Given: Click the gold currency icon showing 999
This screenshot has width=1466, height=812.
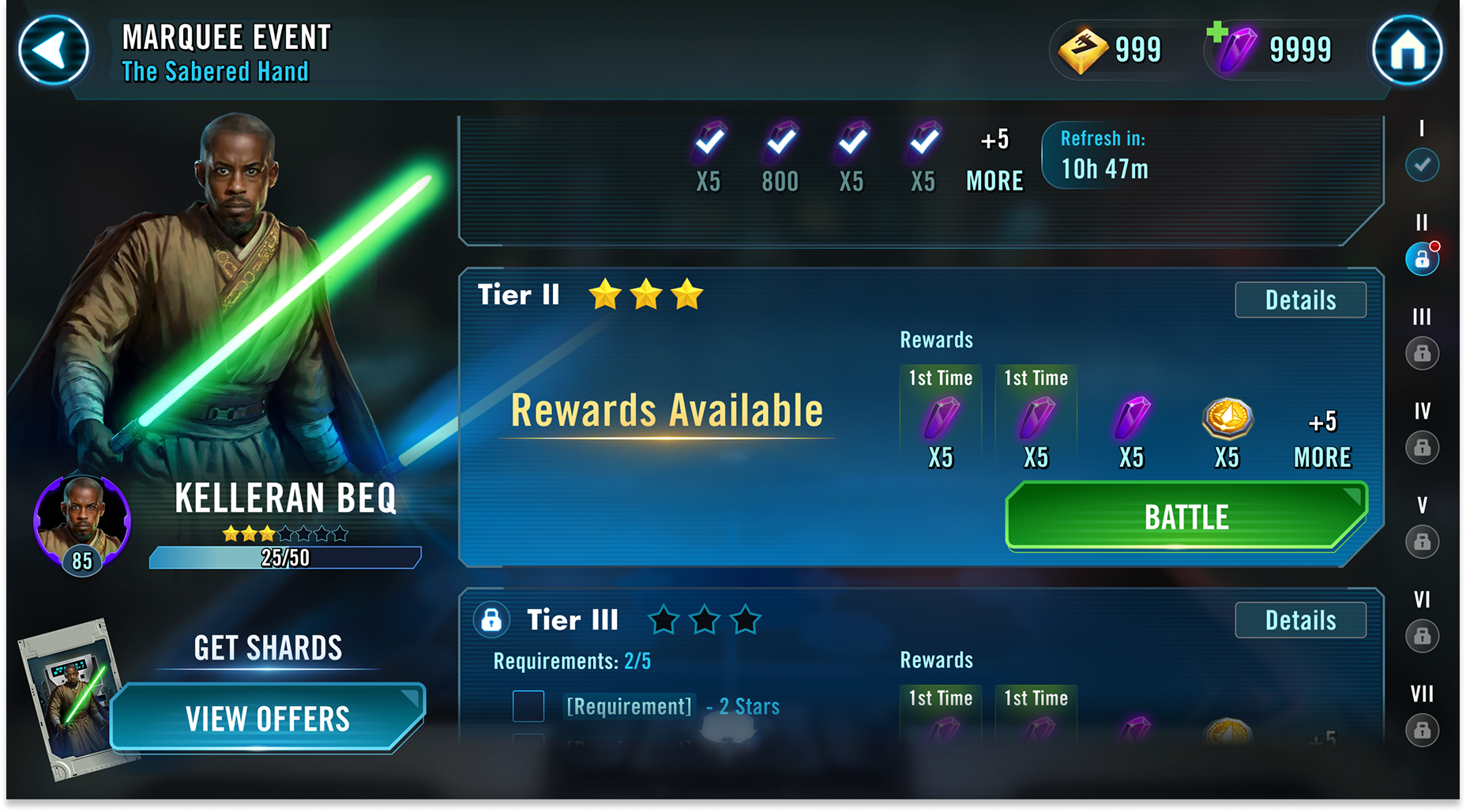Looking at the screenshot, I should coord(1085,48).
